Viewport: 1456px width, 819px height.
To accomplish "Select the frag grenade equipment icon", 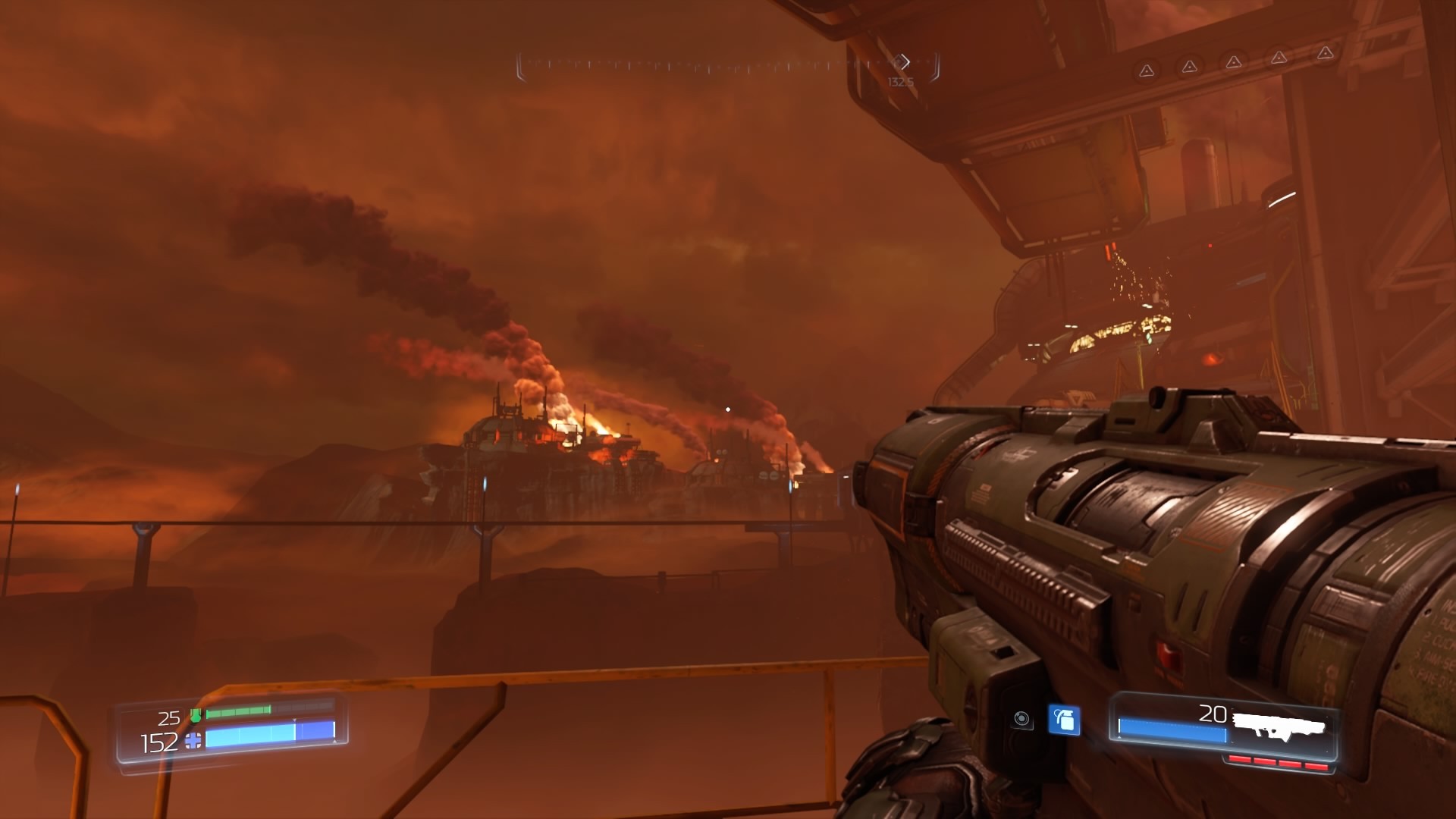I will click(1064, 720).
